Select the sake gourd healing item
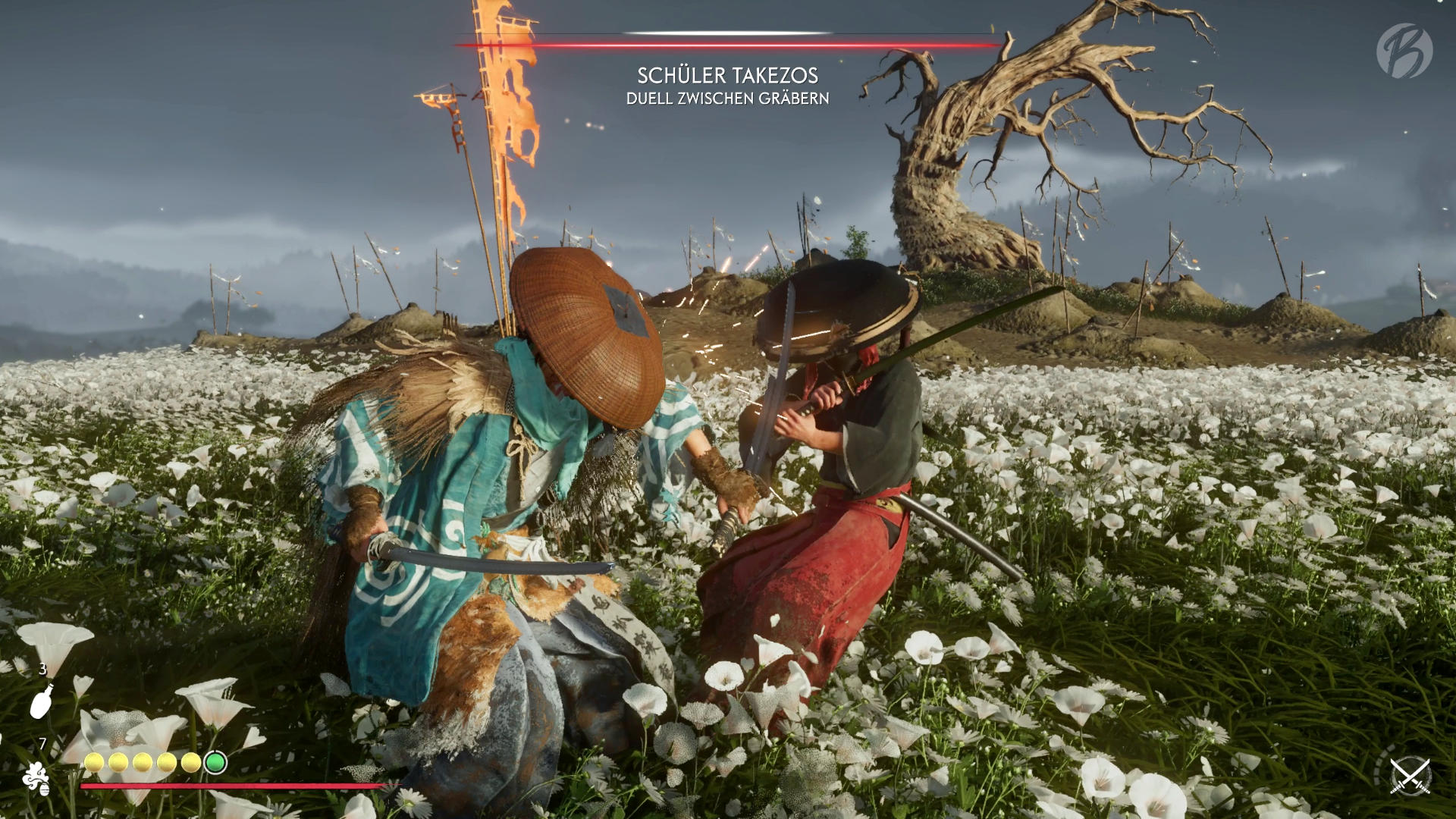 [x=42, y=701]
